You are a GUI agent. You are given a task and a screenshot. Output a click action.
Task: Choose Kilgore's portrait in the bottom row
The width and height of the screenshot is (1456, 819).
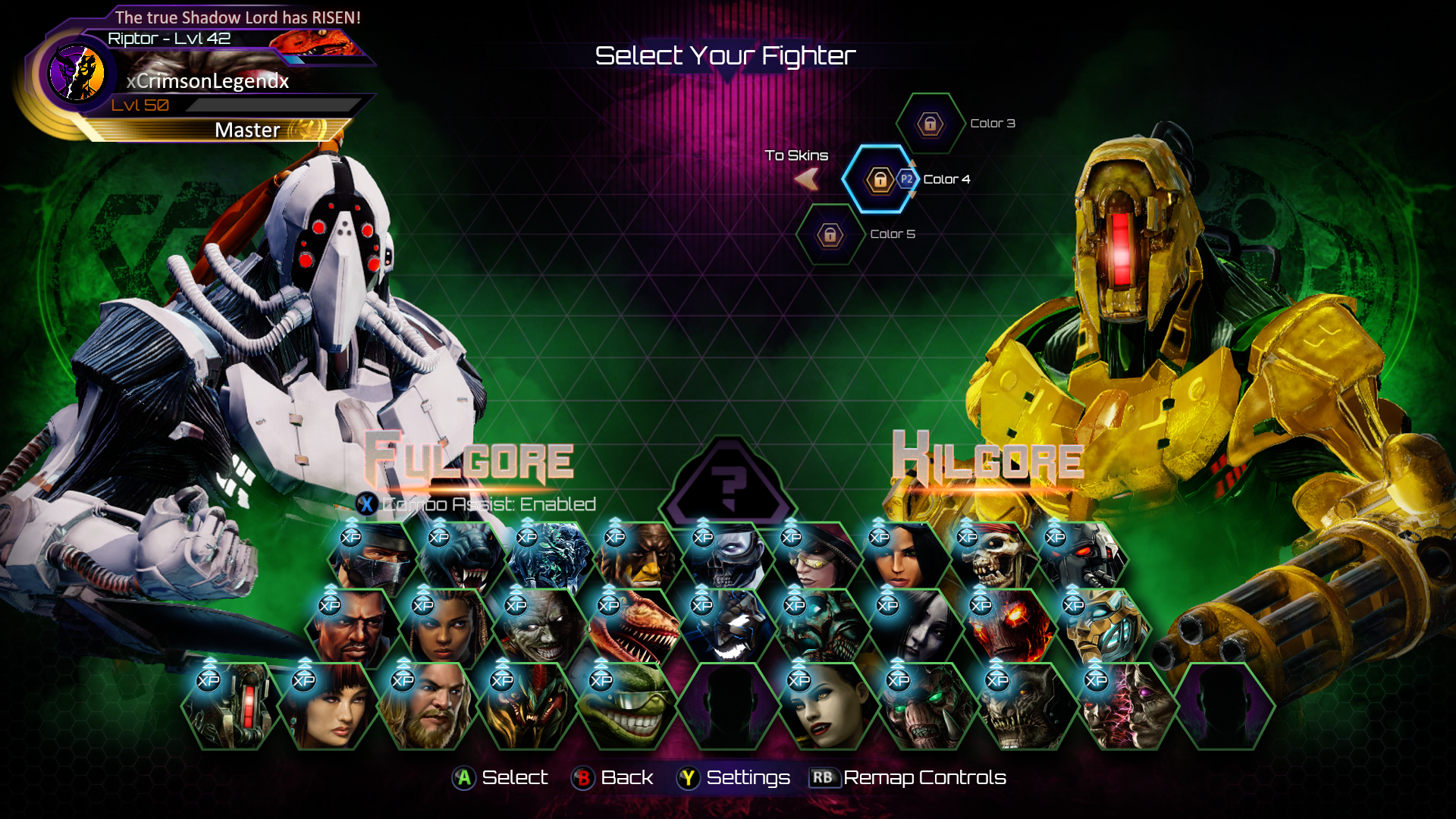click(x=231, y=707)
